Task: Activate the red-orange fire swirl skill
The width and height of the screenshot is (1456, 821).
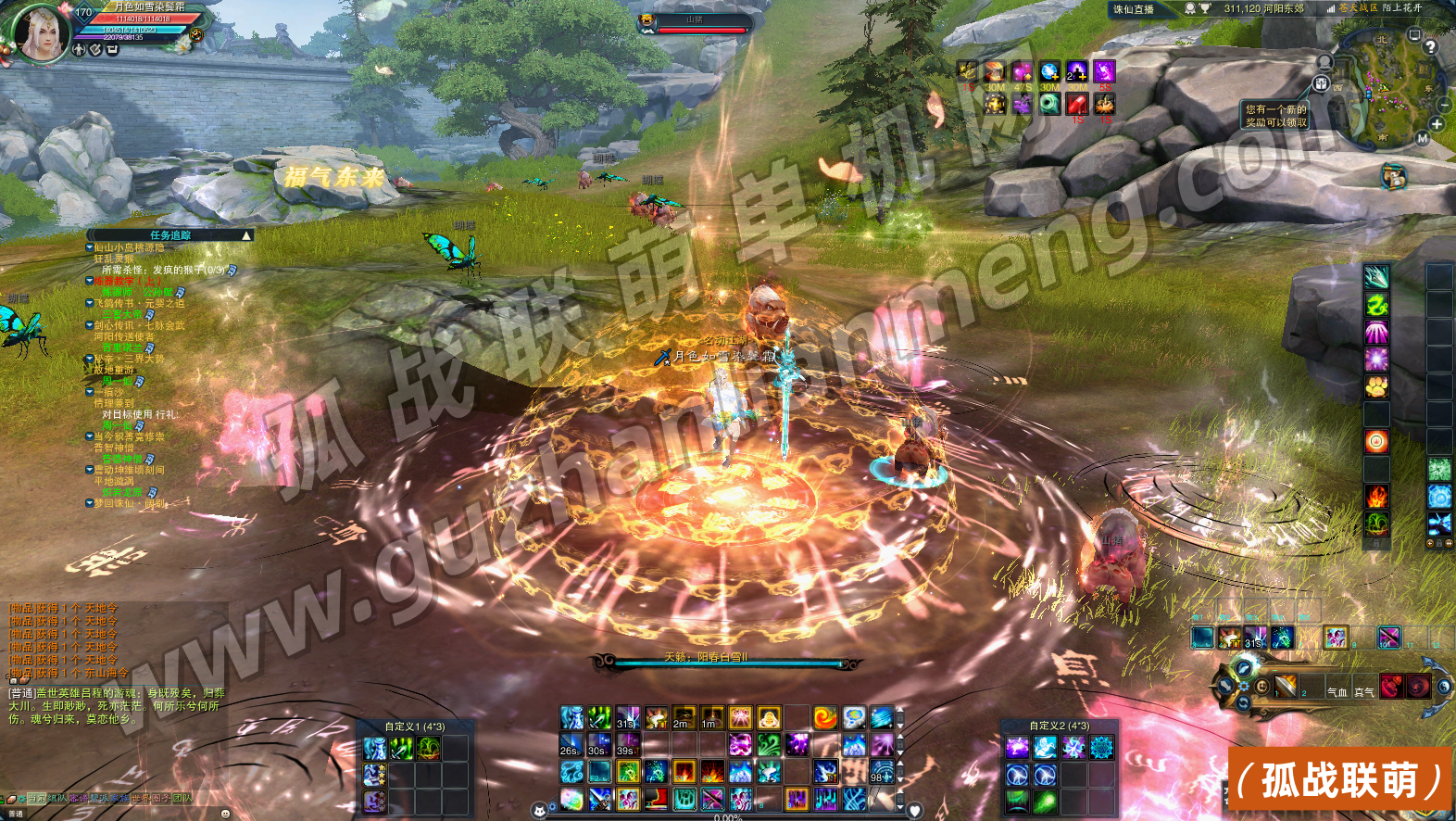Action: point(824,717)
